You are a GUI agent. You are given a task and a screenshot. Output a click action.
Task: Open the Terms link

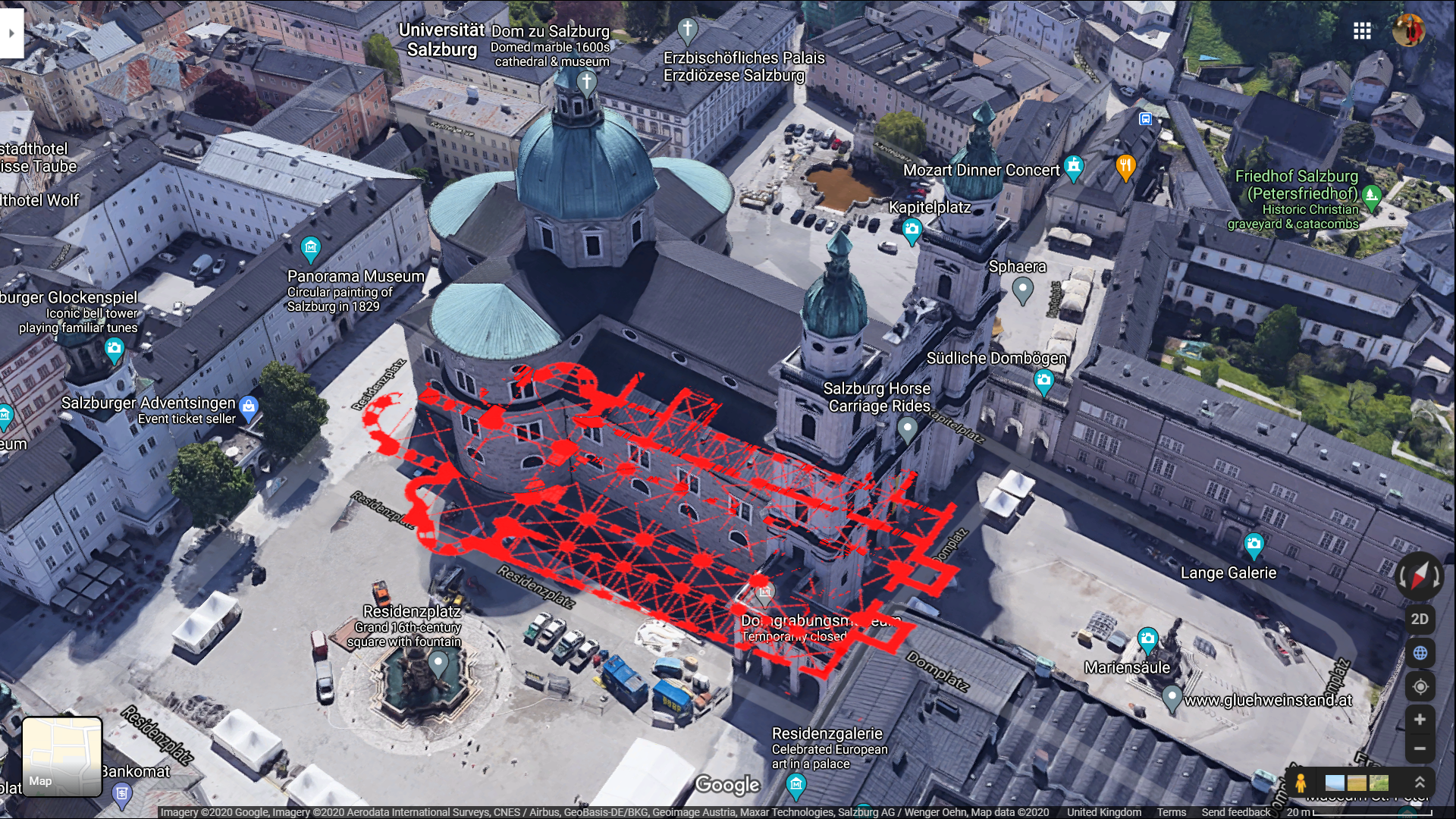[1171, 812]
